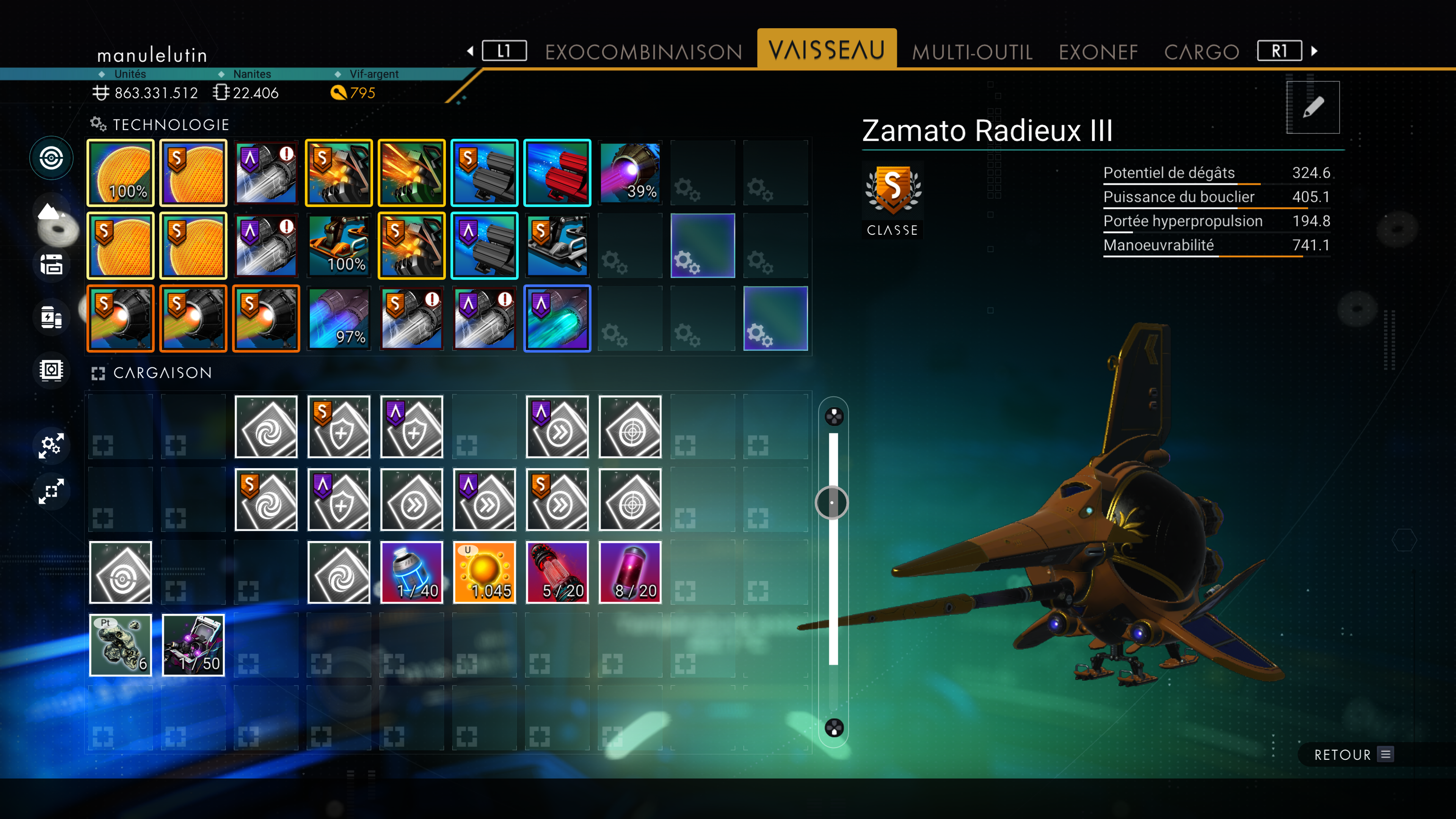1456x819 pixels.
Task: Select the magenta canister stack 8/20
Action: (630, 572)
